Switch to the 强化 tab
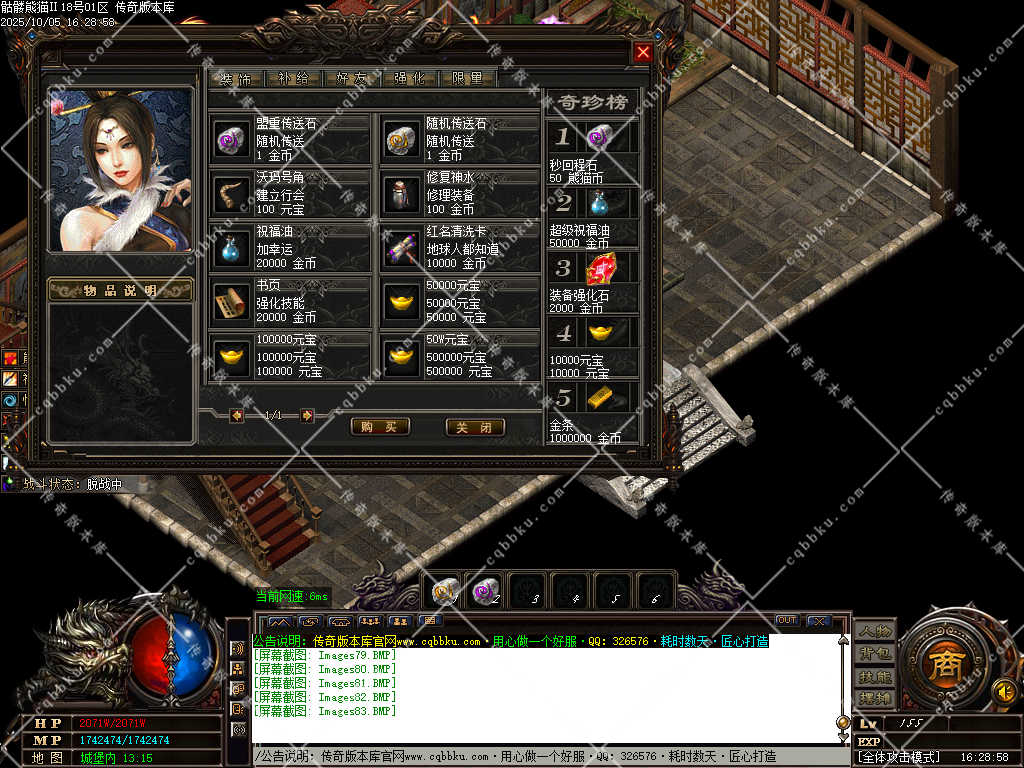The width and height of the screenshot is (1024, 768). 410,78
